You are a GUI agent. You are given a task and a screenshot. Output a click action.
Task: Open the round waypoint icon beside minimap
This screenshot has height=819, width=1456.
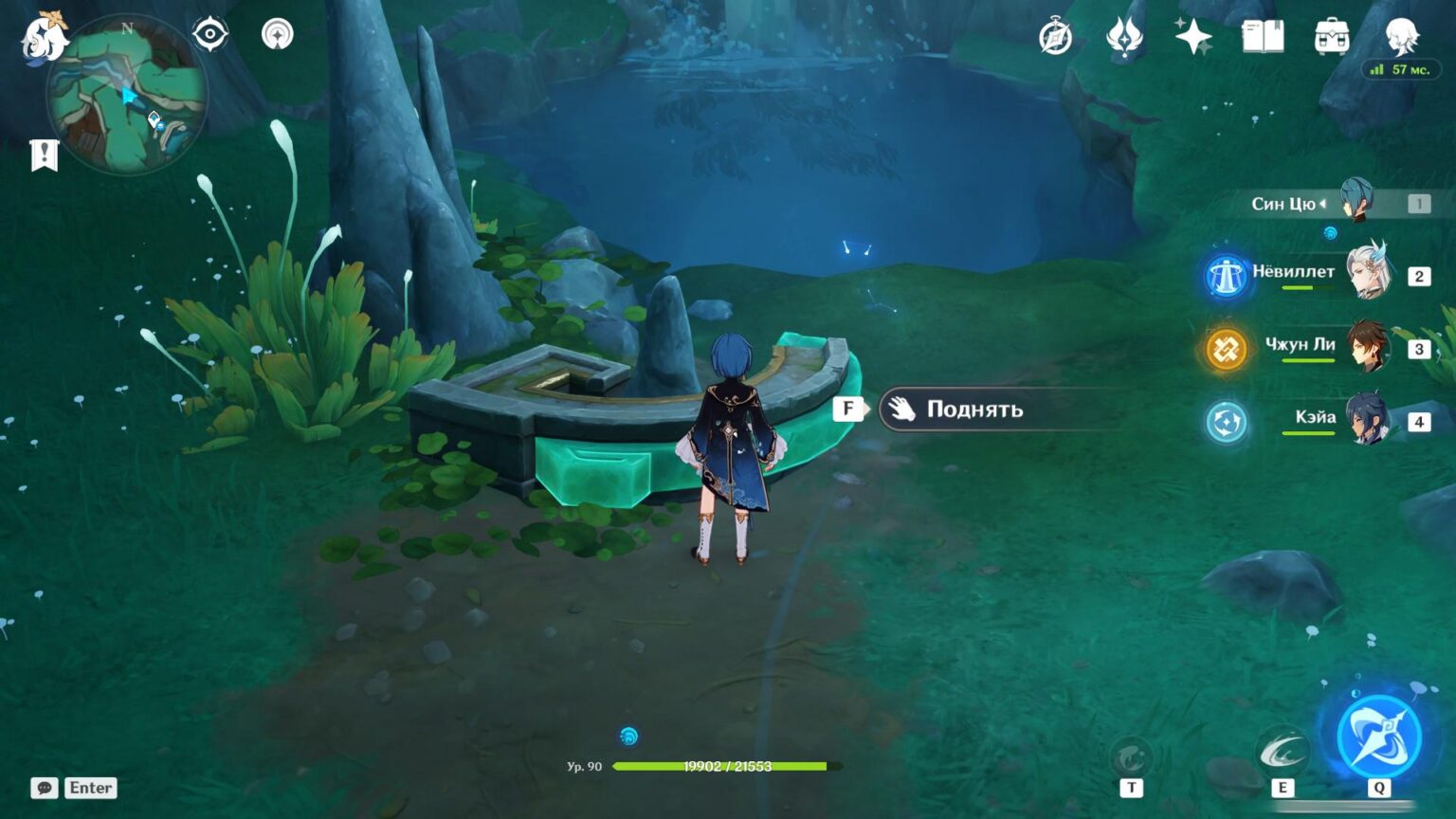tap(277, 35)
